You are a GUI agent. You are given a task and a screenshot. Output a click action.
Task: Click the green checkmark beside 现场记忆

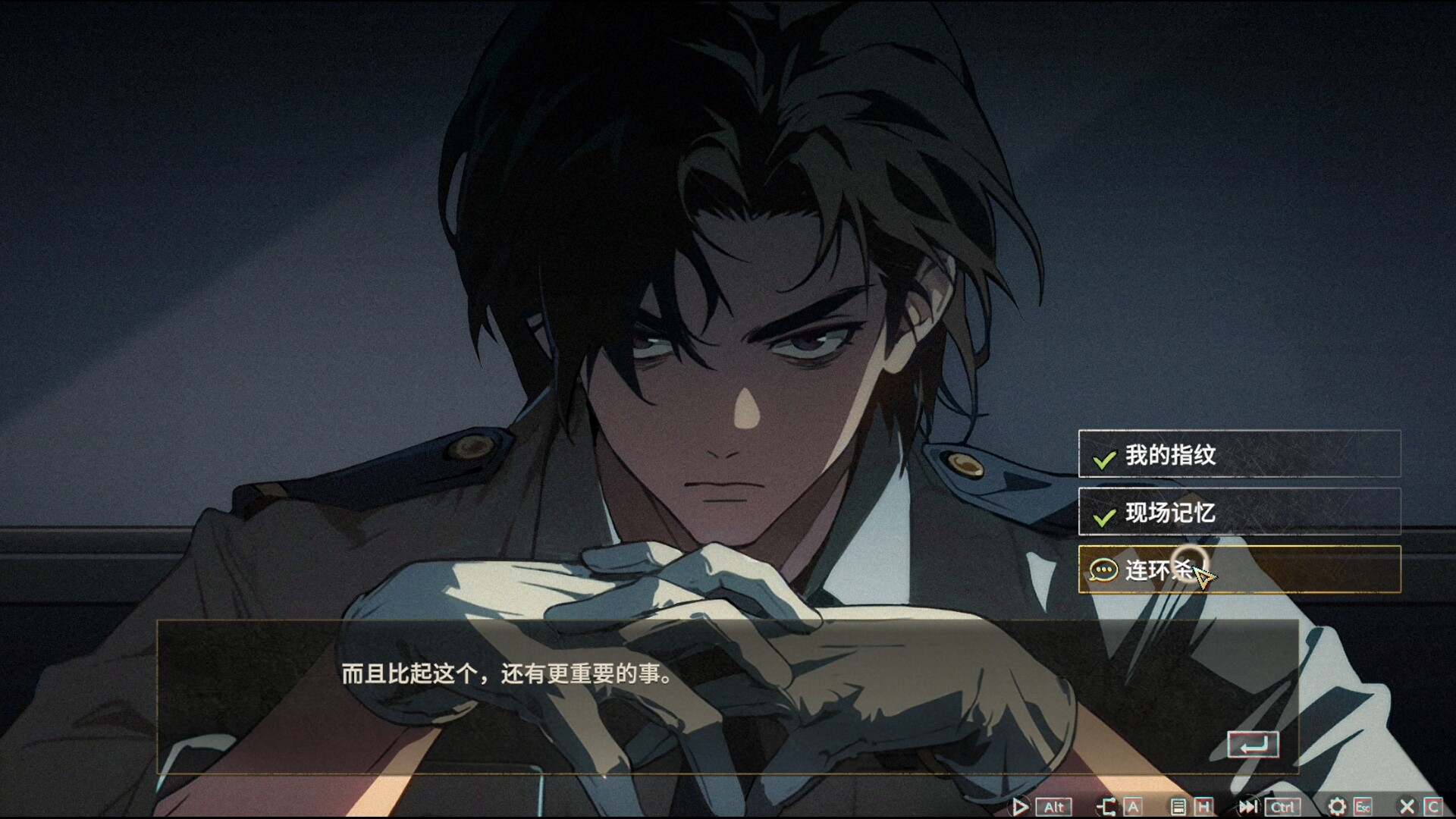click(1103, 516)
